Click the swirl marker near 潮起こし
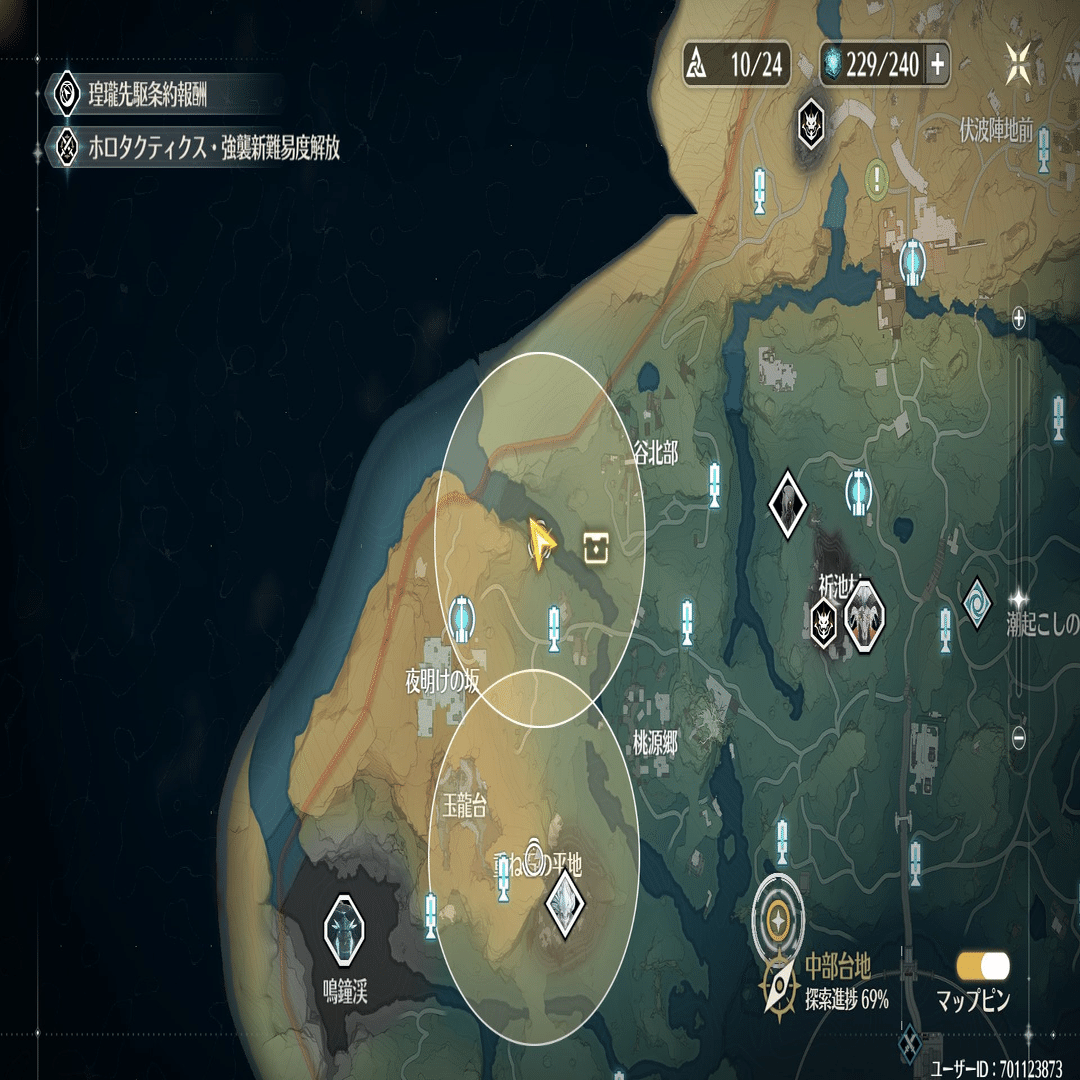The height and width of the screenshot is (1080, 1080). (x=976, y=603)
